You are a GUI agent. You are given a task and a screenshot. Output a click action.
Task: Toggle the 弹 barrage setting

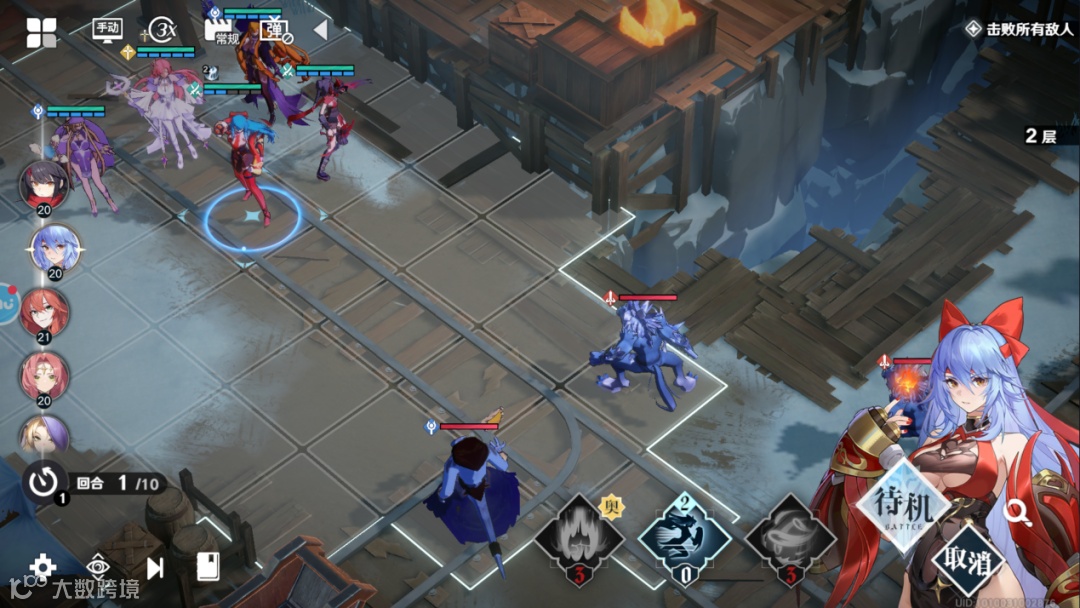tap(274, 31)
